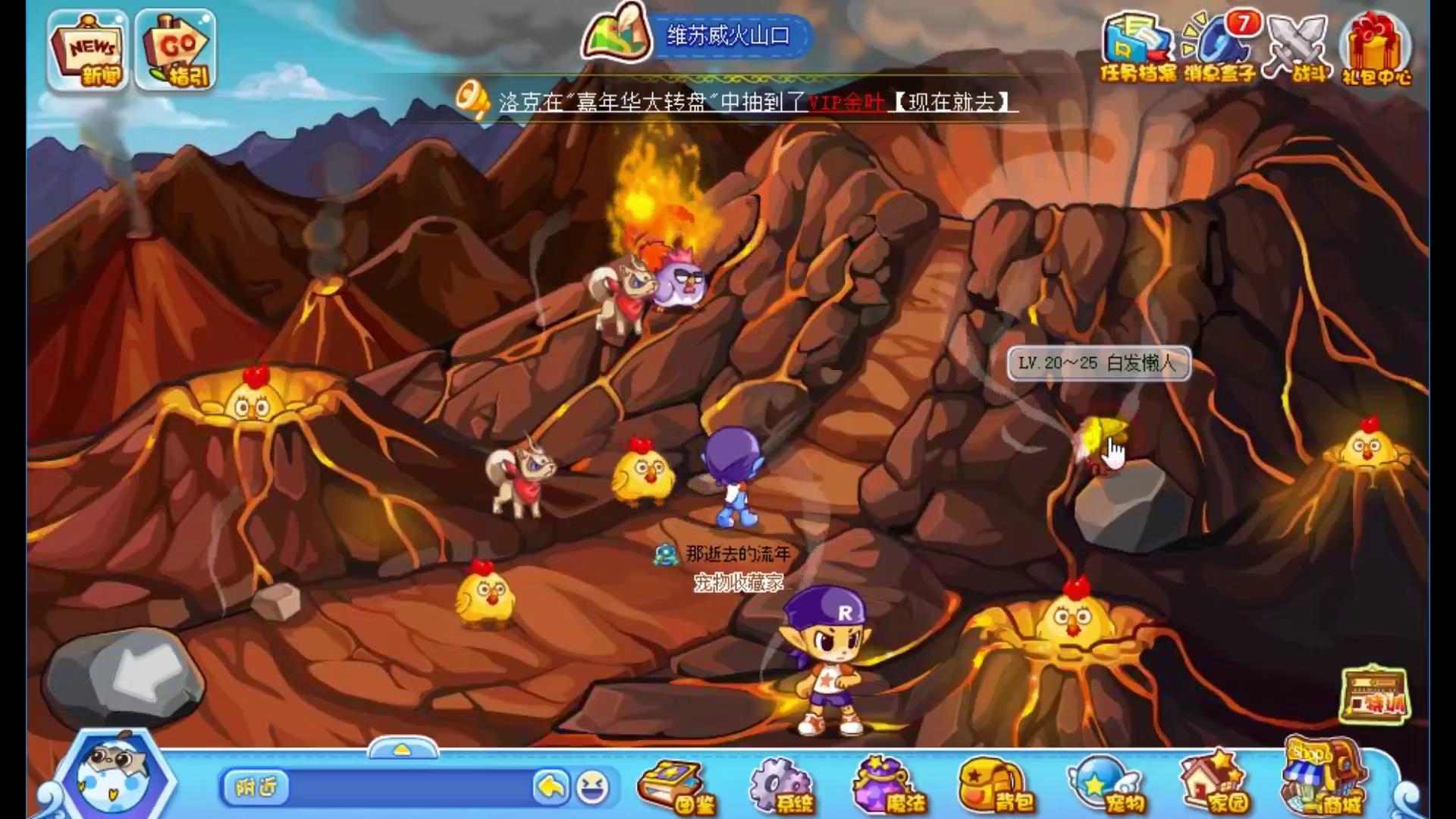Expand the chat panel up arrow tab

click(x=402, y=749)
